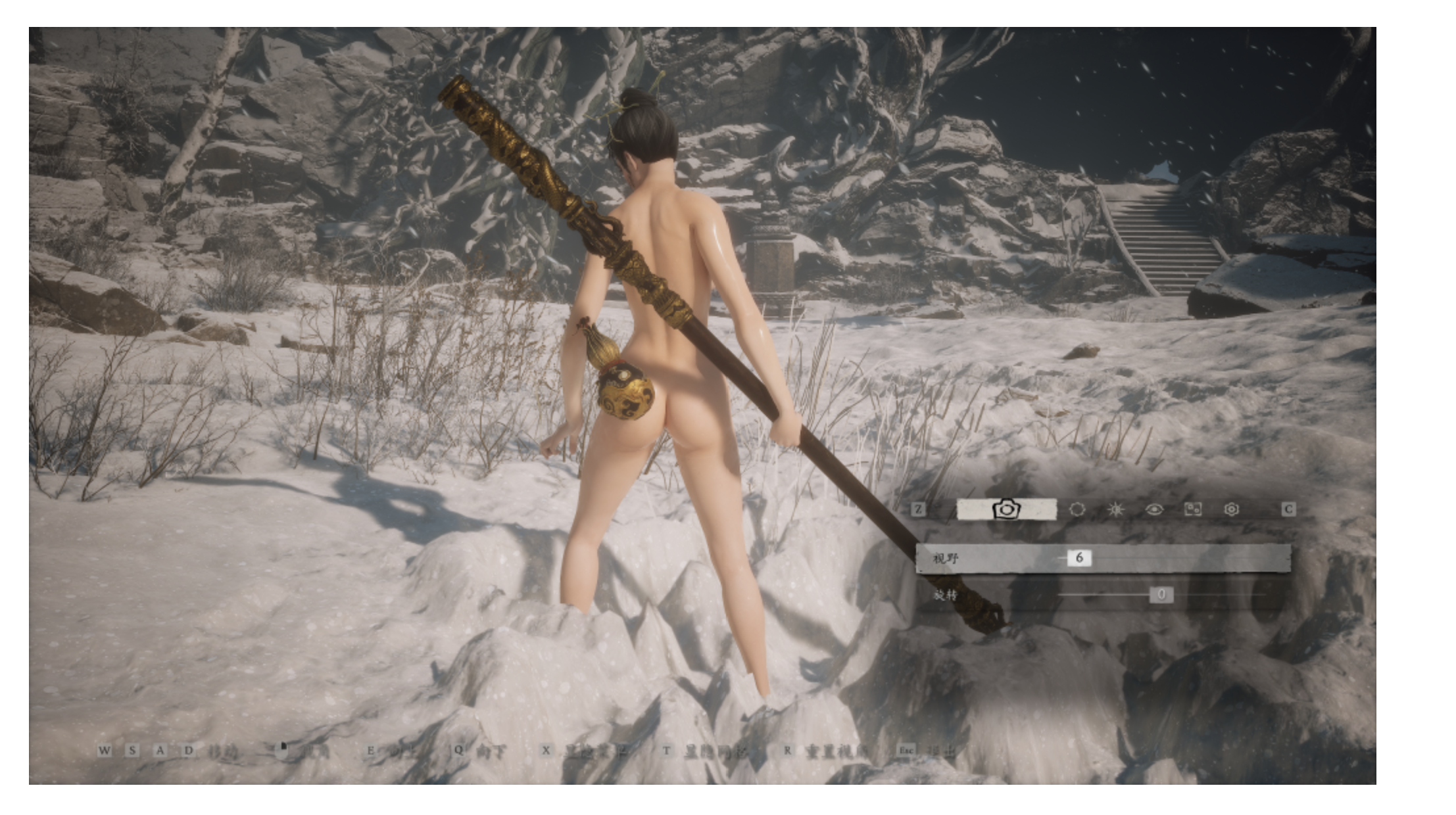Switch to the sun brightness tab

point(1115,509)
